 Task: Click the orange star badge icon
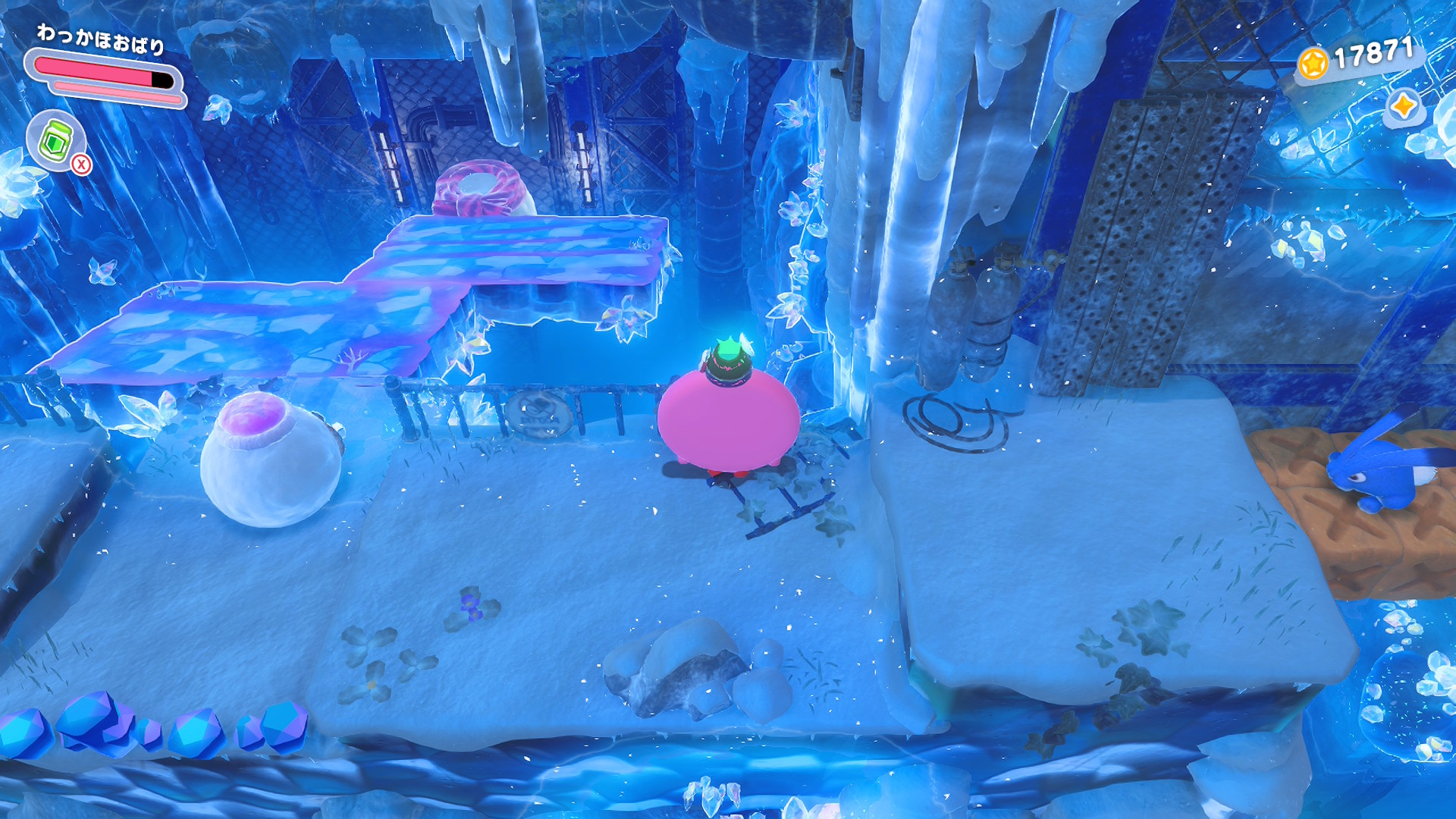coord(1403,105)
